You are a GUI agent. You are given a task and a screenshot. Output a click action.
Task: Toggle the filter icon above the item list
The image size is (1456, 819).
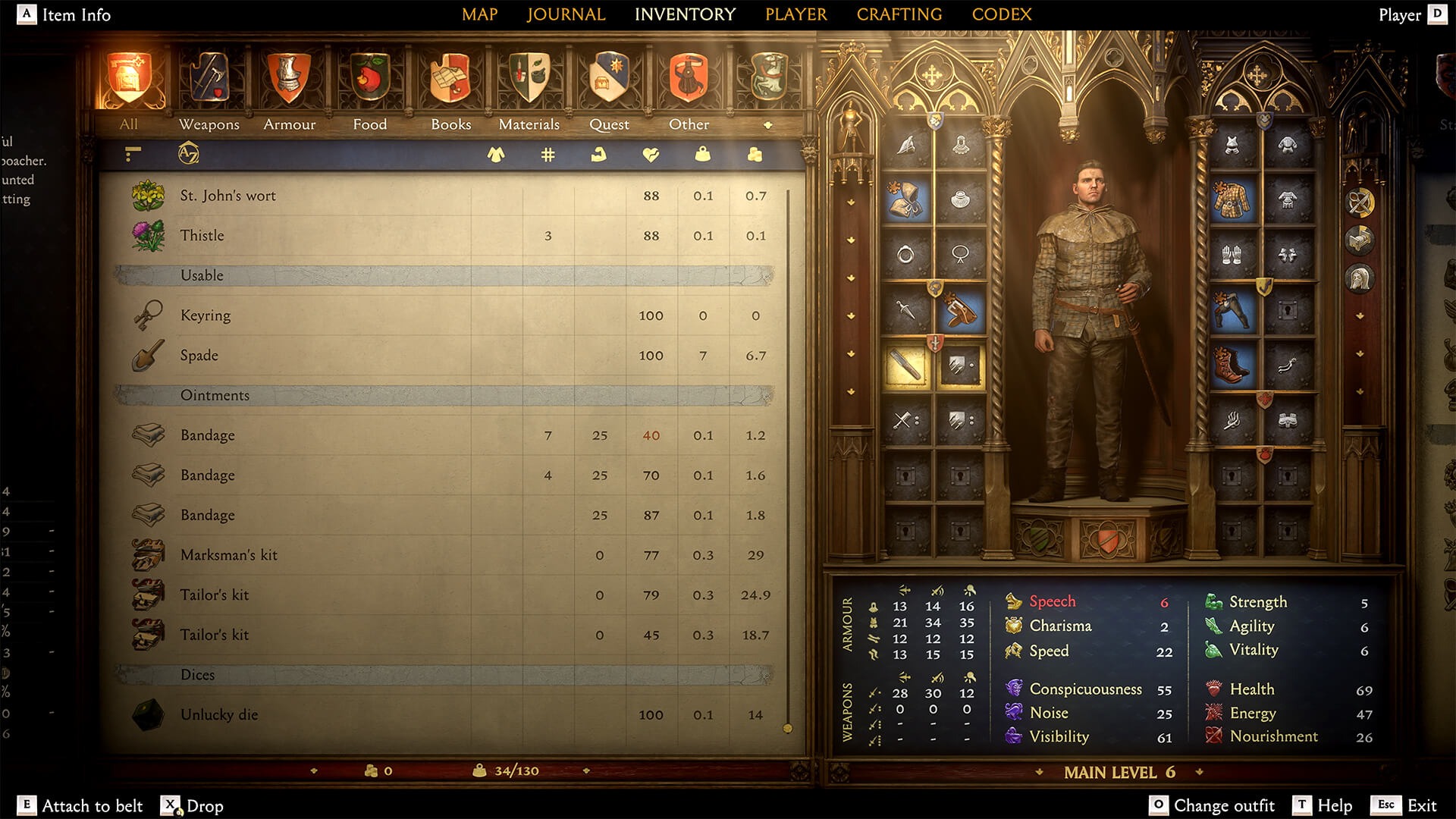(x=131, y=154)
